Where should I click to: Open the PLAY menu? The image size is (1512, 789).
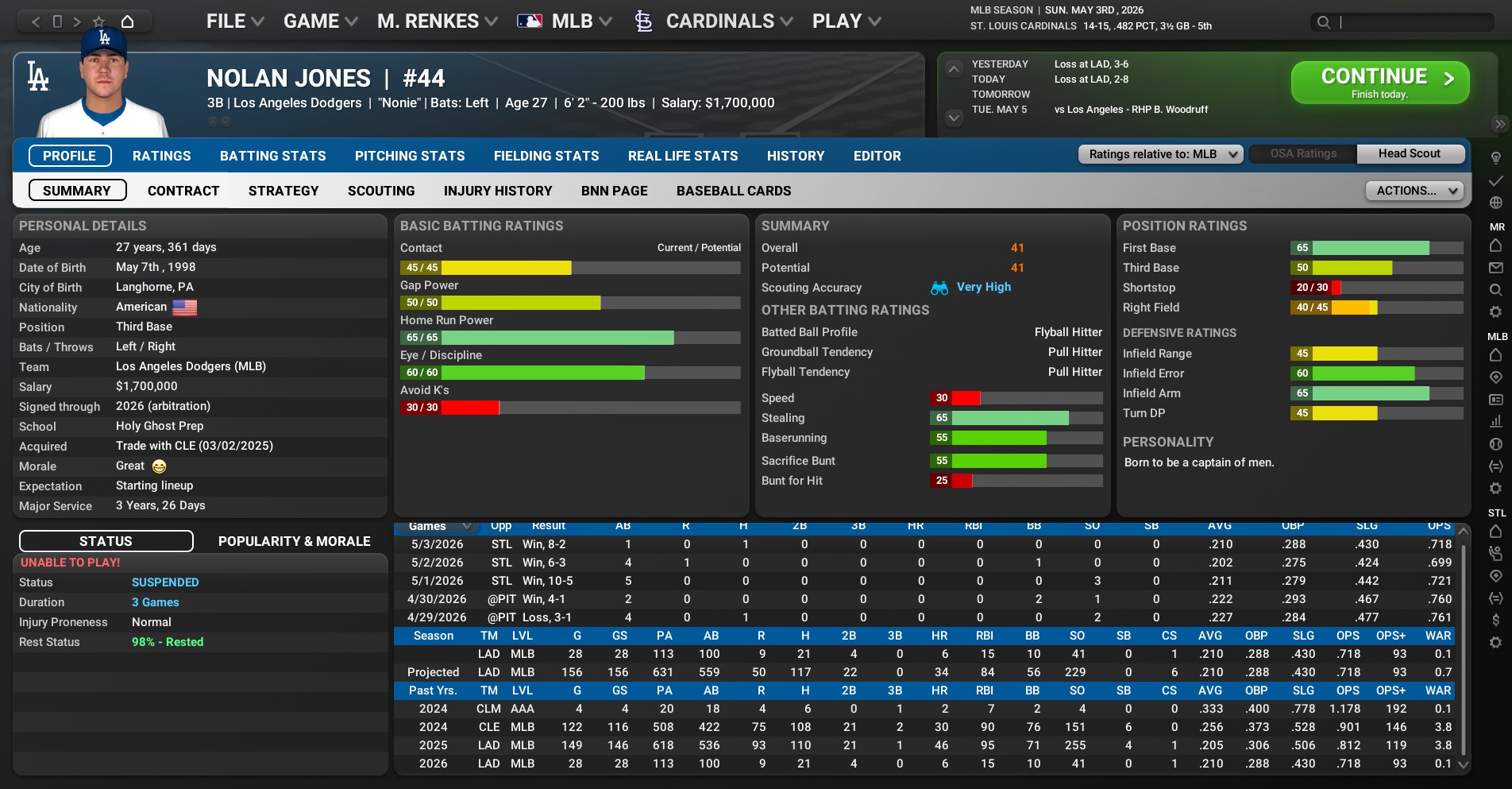(x=846, y=21)
